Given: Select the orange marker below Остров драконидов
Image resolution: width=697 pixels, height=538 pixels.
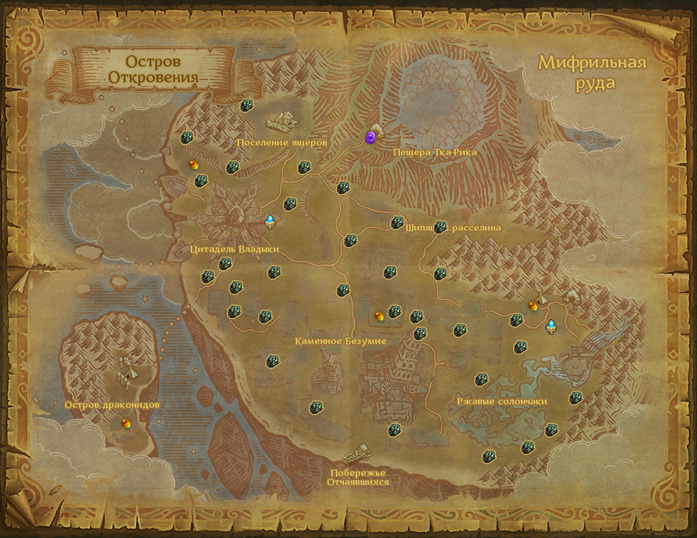Looking at the screenshot, I should click(126, 423).
